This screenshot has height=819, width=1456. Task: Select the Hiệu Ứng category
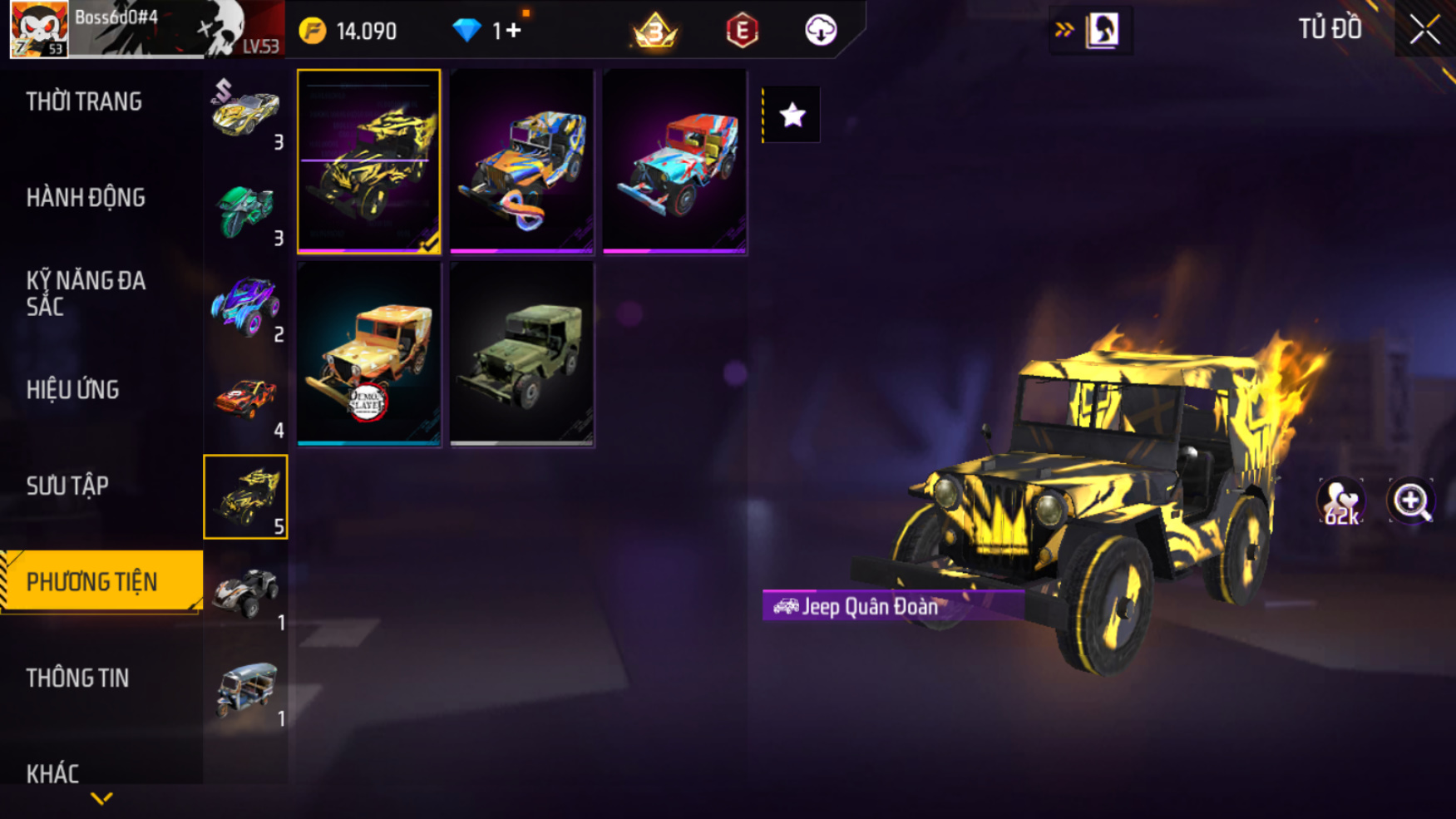coord(73,390)
